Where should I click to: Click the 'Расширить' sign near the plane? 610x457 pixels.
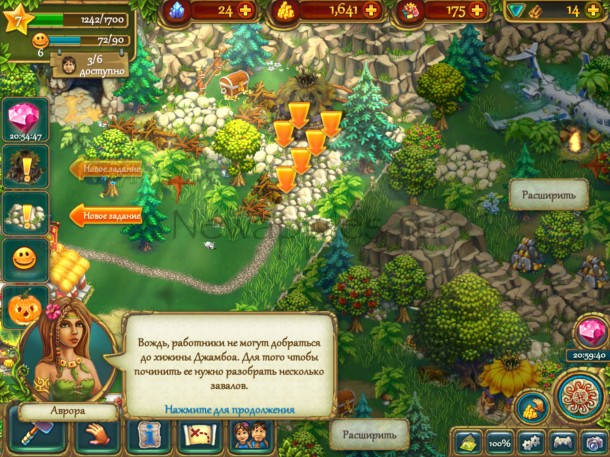pyautogui.click(x=547, y=194)
